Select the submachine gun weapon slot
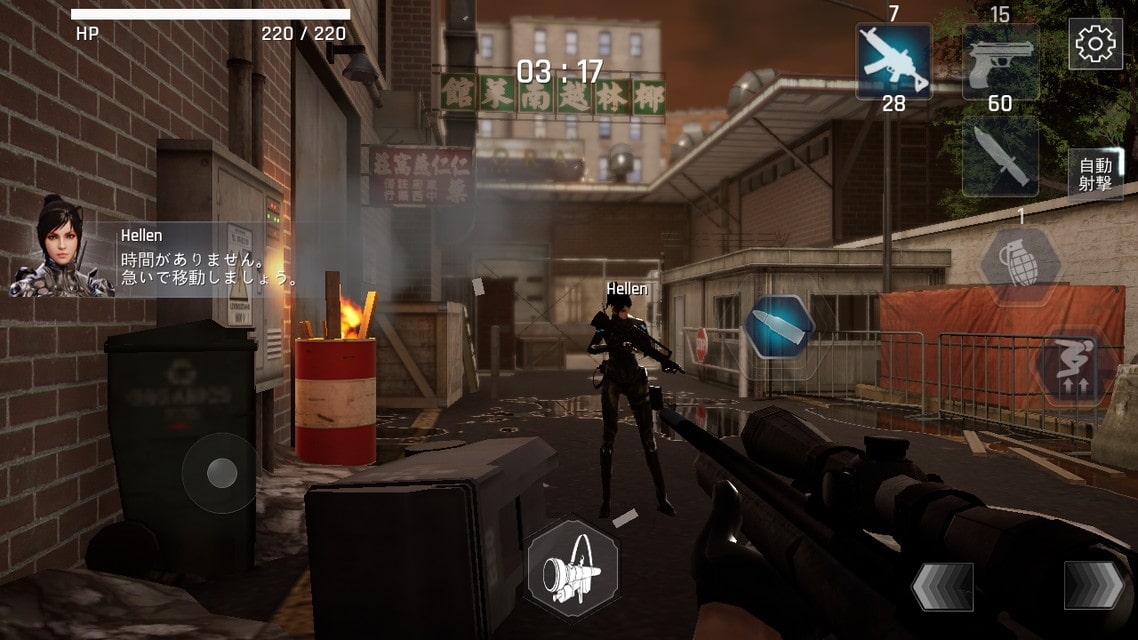 894,61
